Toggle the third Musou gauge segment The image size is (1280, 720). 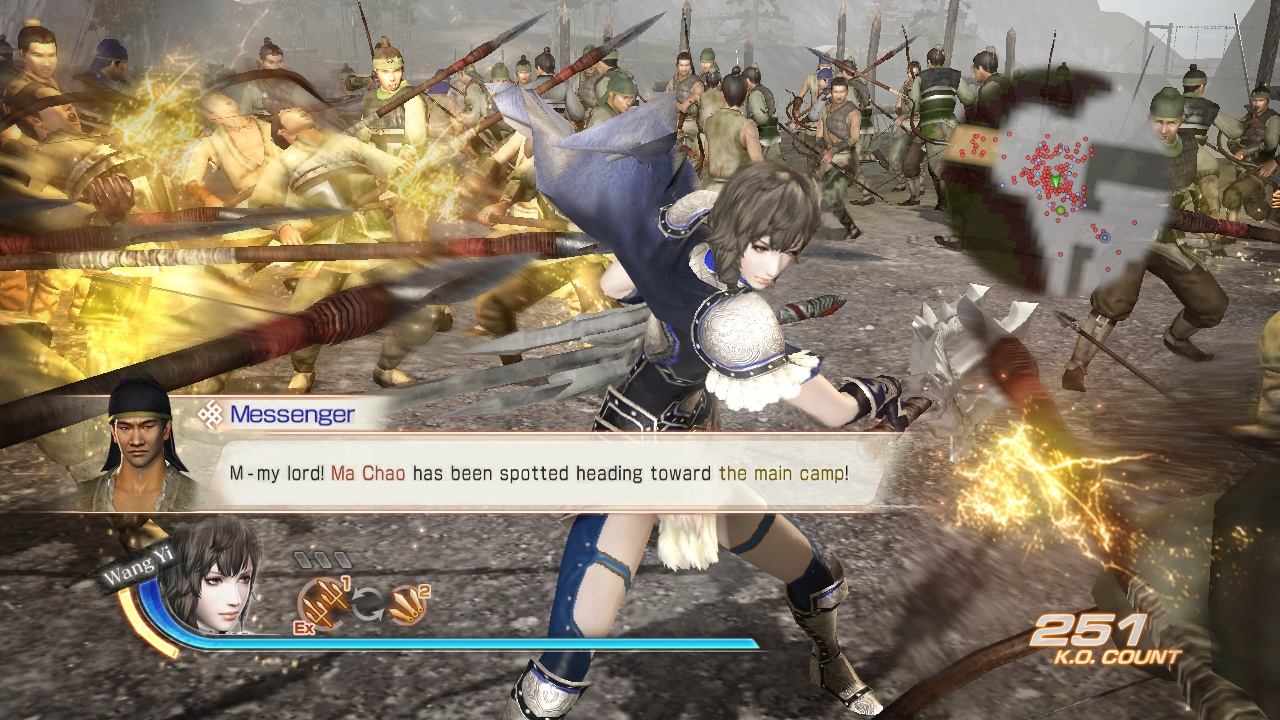pyautogui.click(x=342, y=558)
